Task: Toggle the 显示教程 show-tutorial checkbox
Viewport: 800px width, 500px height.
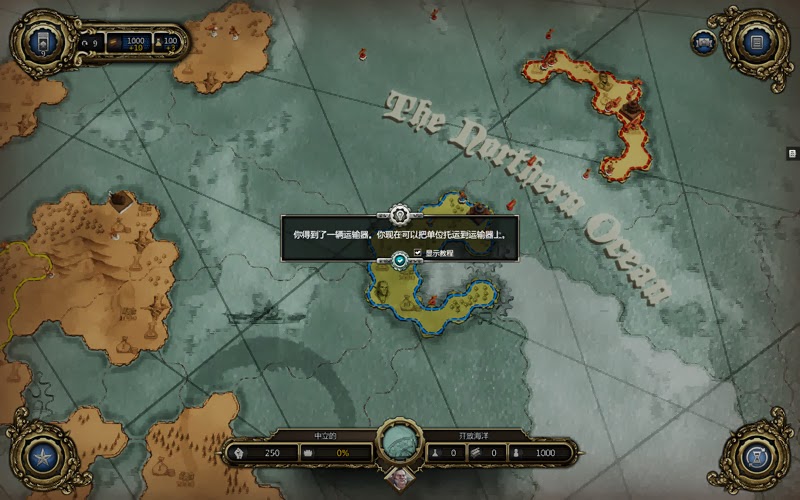Action: [418, 253]
